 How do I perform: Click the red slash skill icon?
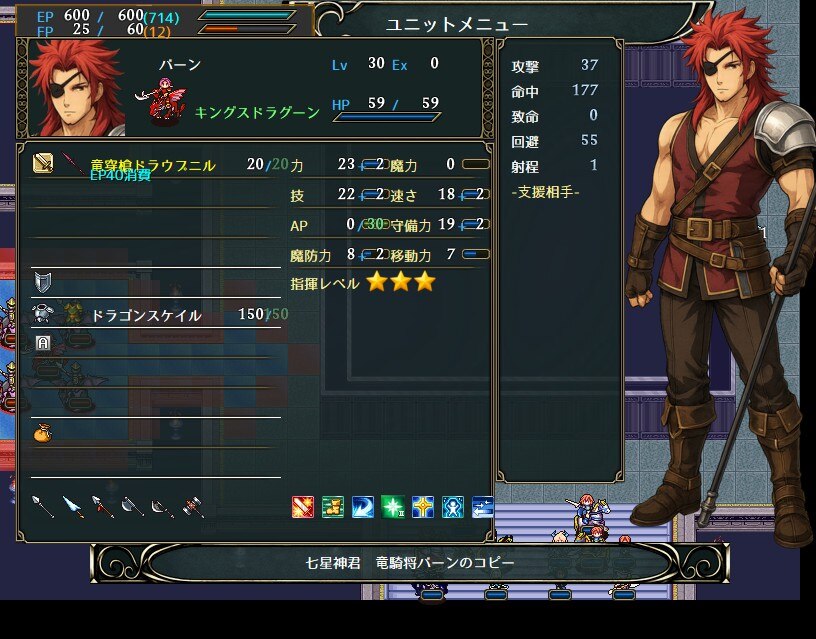pyautogui.click(x=302, y=507)
